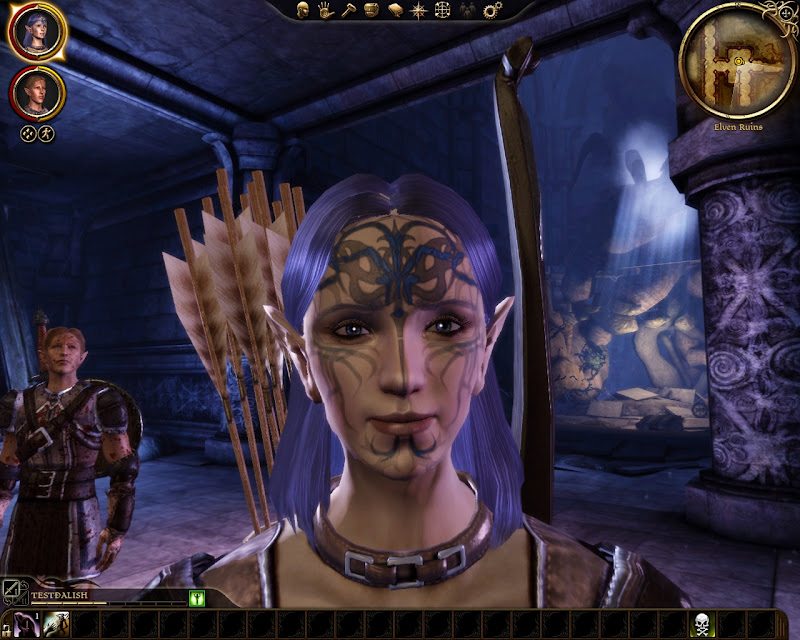
Task: Open the compass star map icon
Action: click(x=419, y=10)
